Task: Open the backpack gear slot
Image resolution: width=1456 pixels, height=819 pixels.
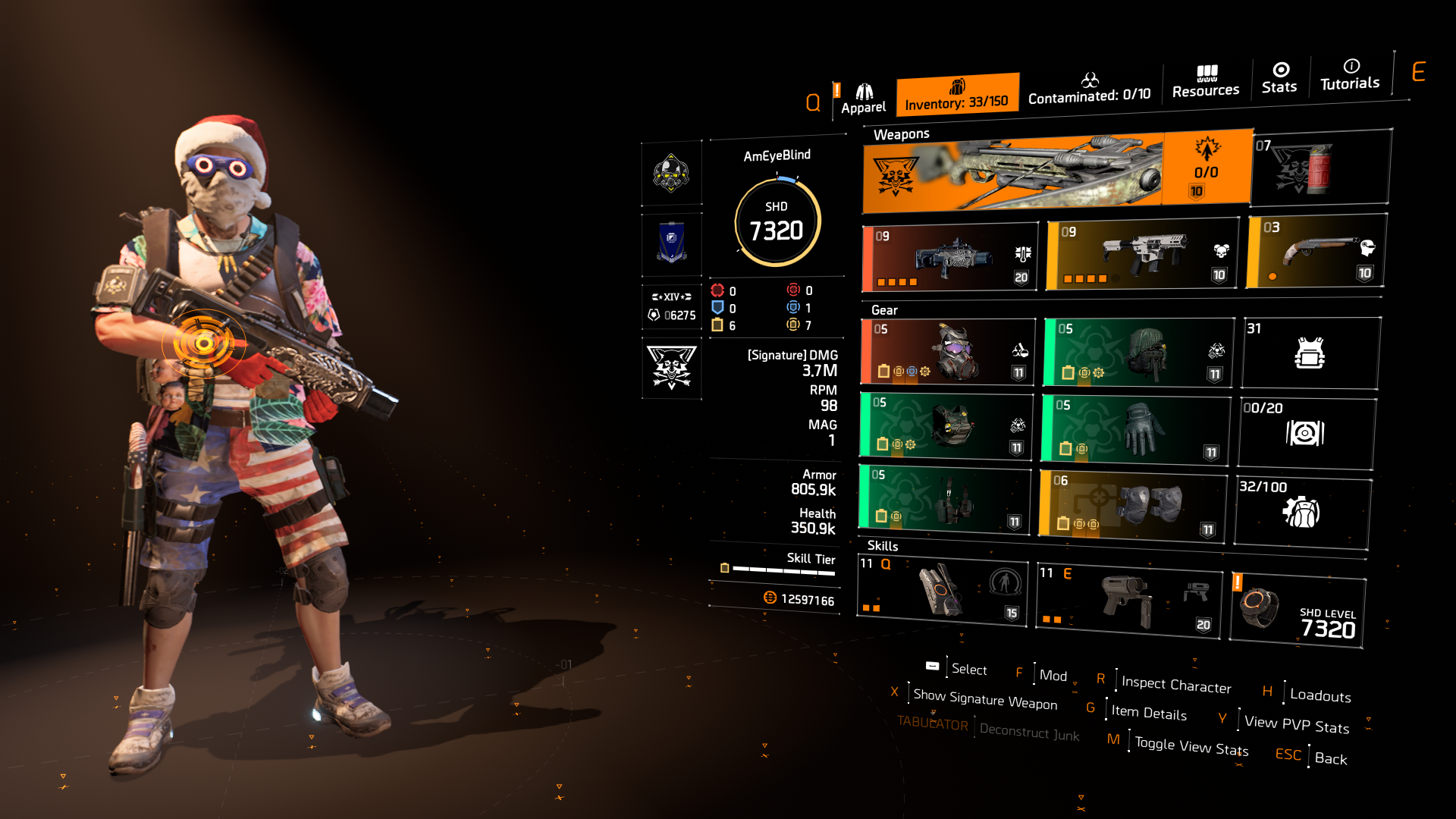Action: click(1137, 352)
